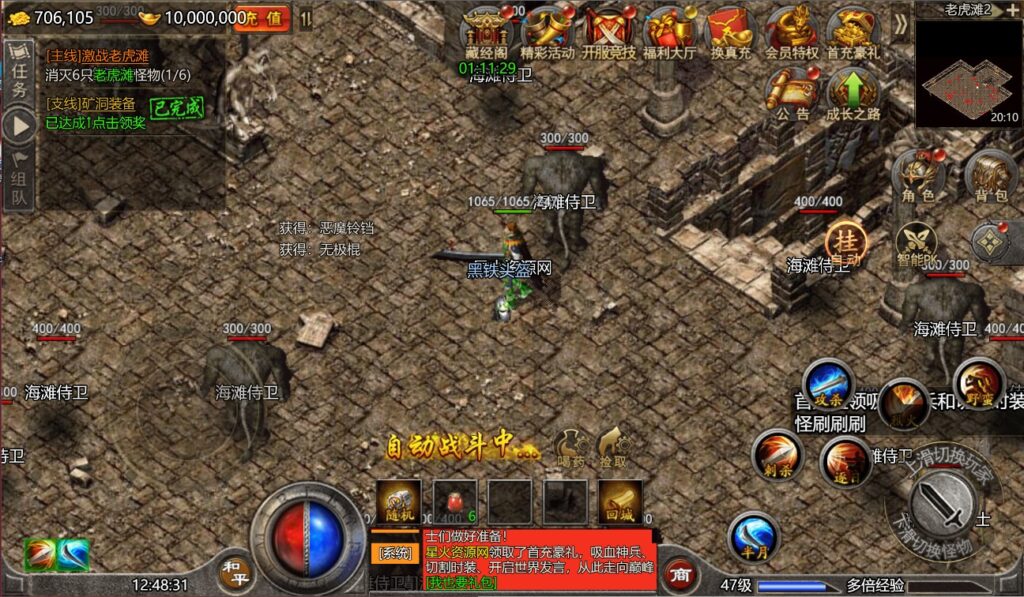The width and height of the screenshot is (1024, 597).
Task: Activate the 攻杀 skill
Action: [x=828, y=383]
